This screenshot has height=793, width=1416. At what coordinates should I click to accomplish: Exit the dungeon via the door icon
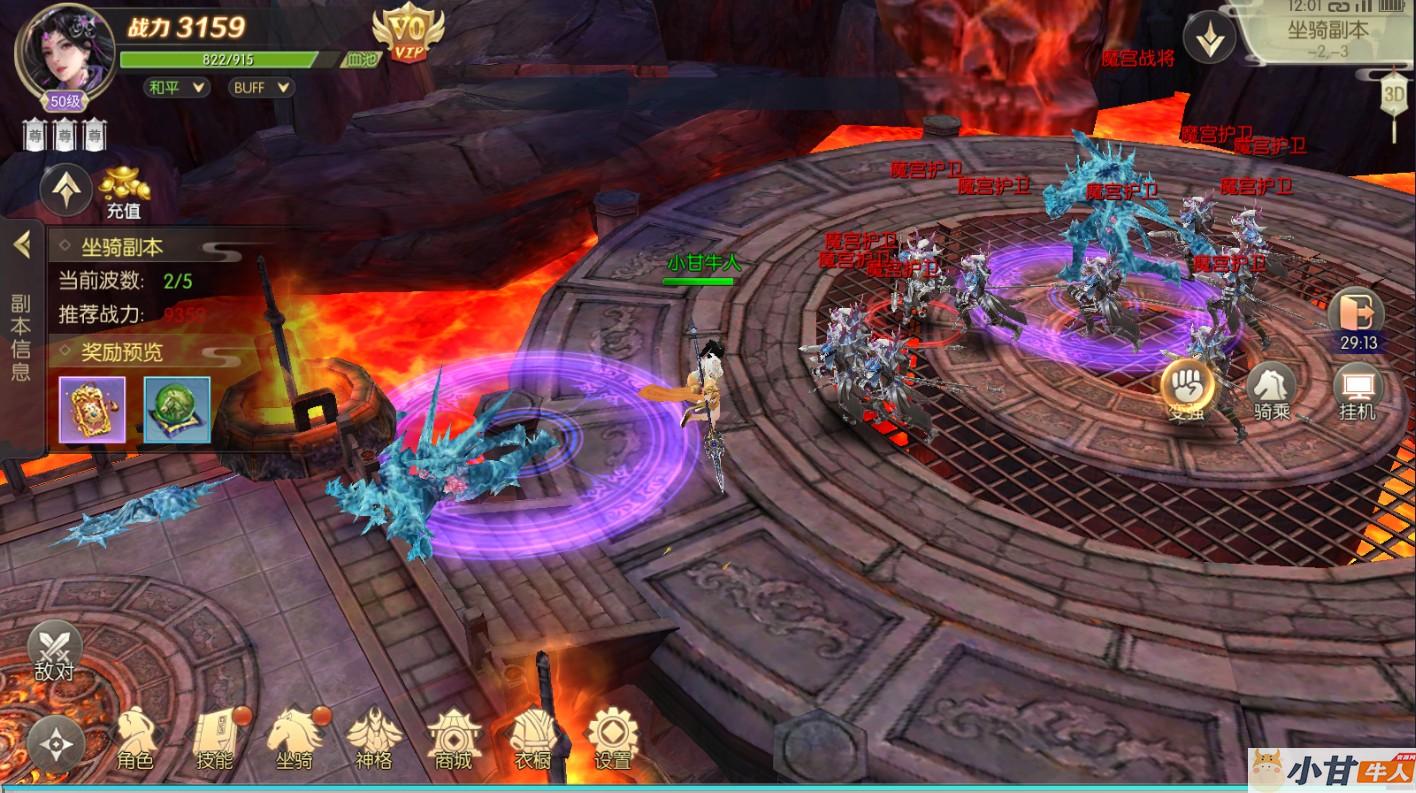pyautogui.click(x=1356, y=313)
